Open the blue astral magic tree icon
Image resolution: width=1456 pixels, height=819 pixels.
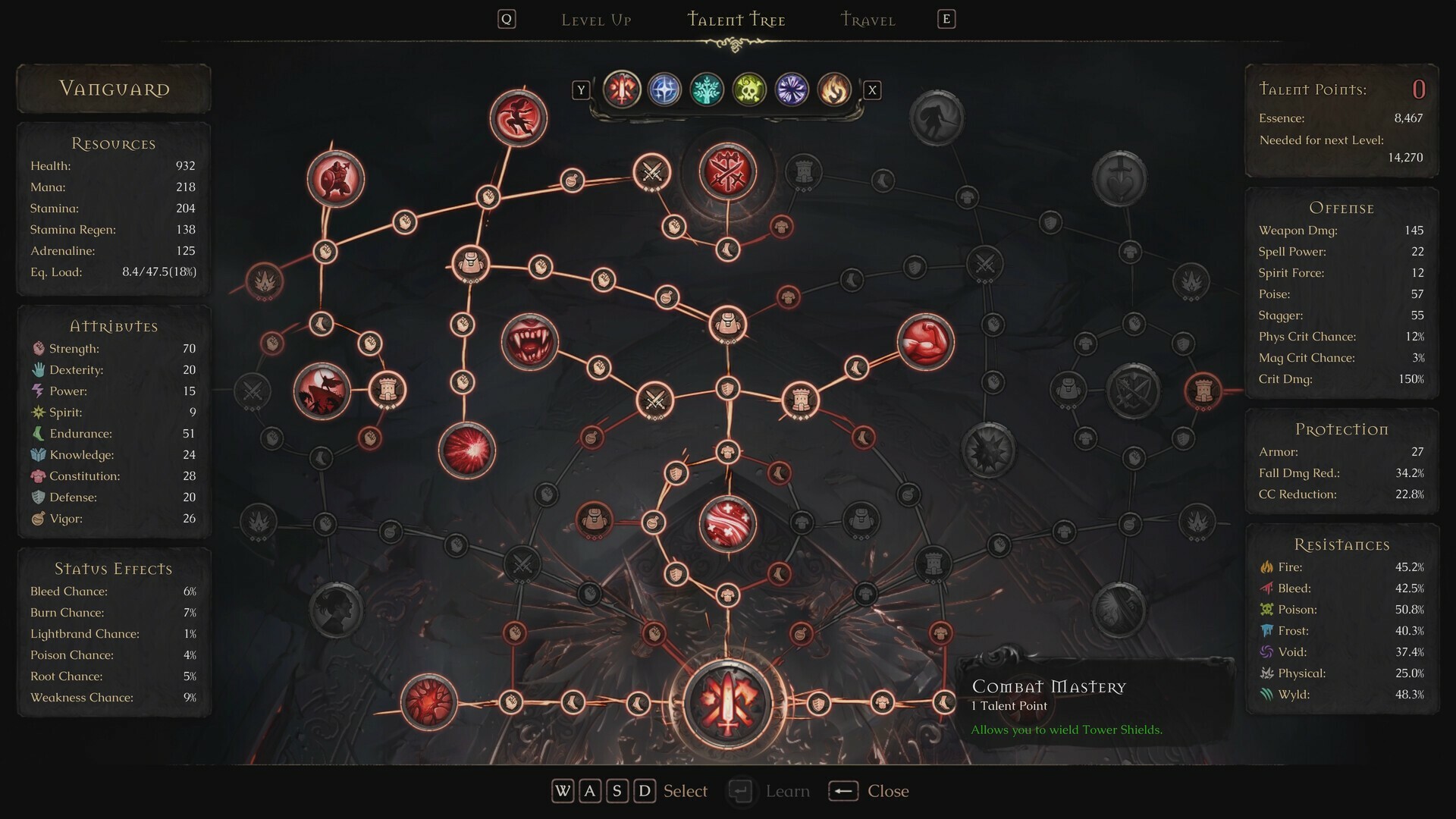(664, 89)
